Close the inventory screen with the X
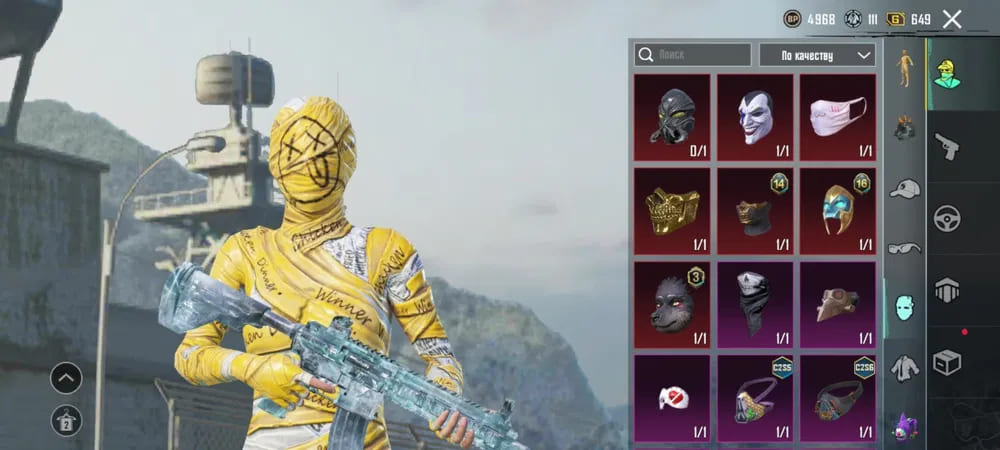Screen dimensions: 1000x450 pos(952,19)
